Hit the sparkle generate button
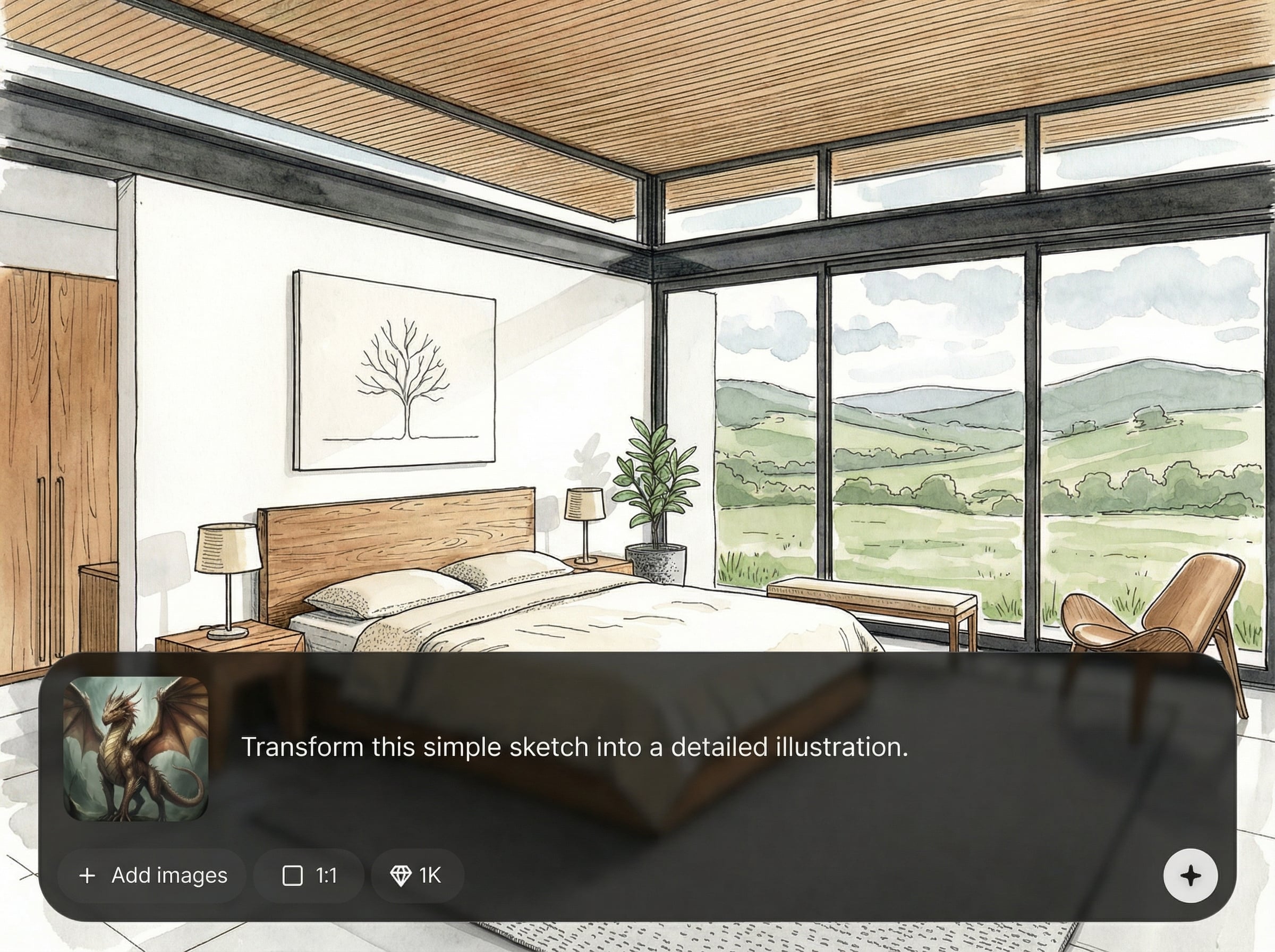 [x=1191, y=876]
